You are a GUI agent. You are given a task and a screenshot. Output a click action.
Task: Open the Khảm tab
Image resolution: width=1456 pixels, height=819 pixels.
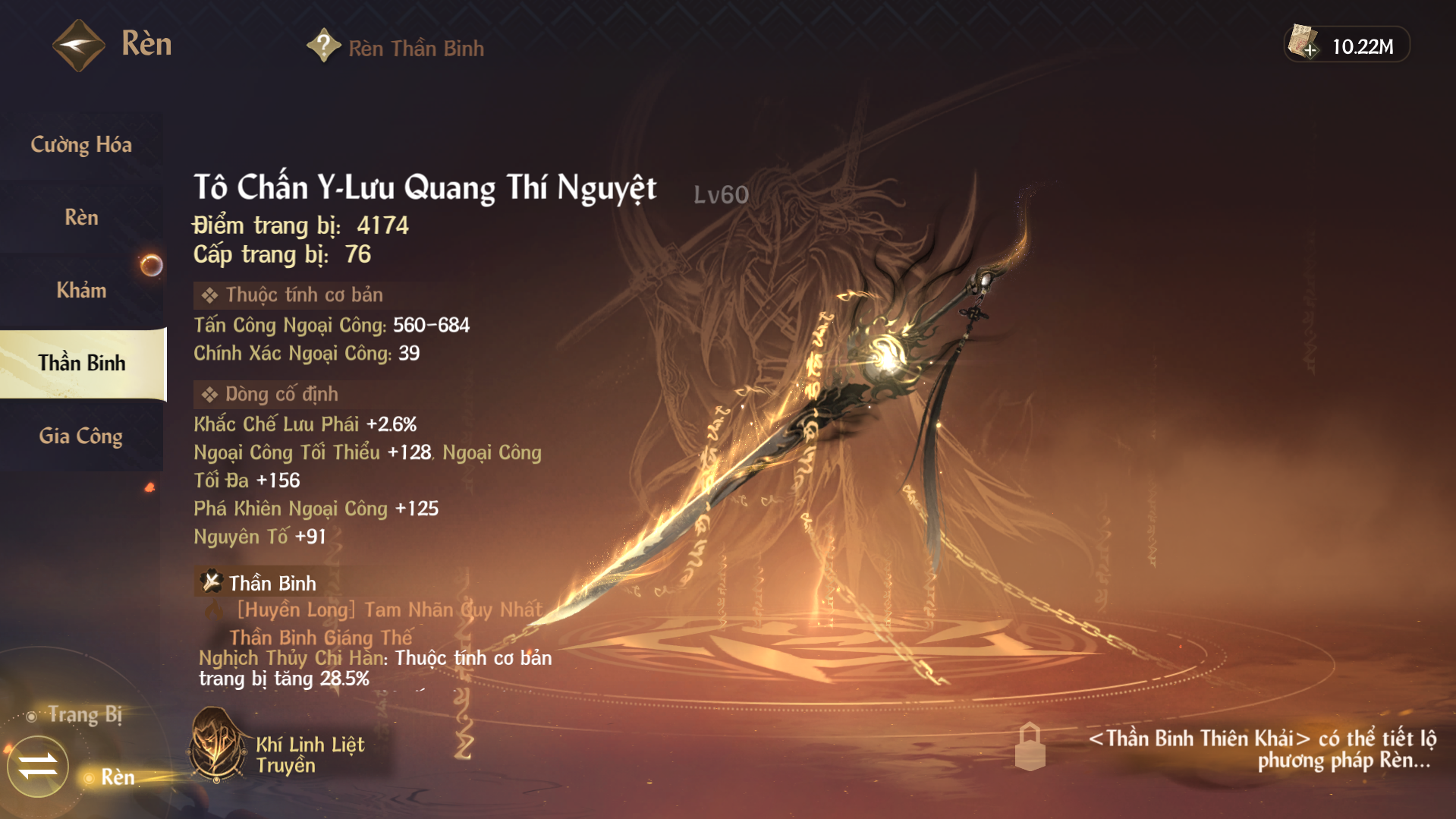81,290
